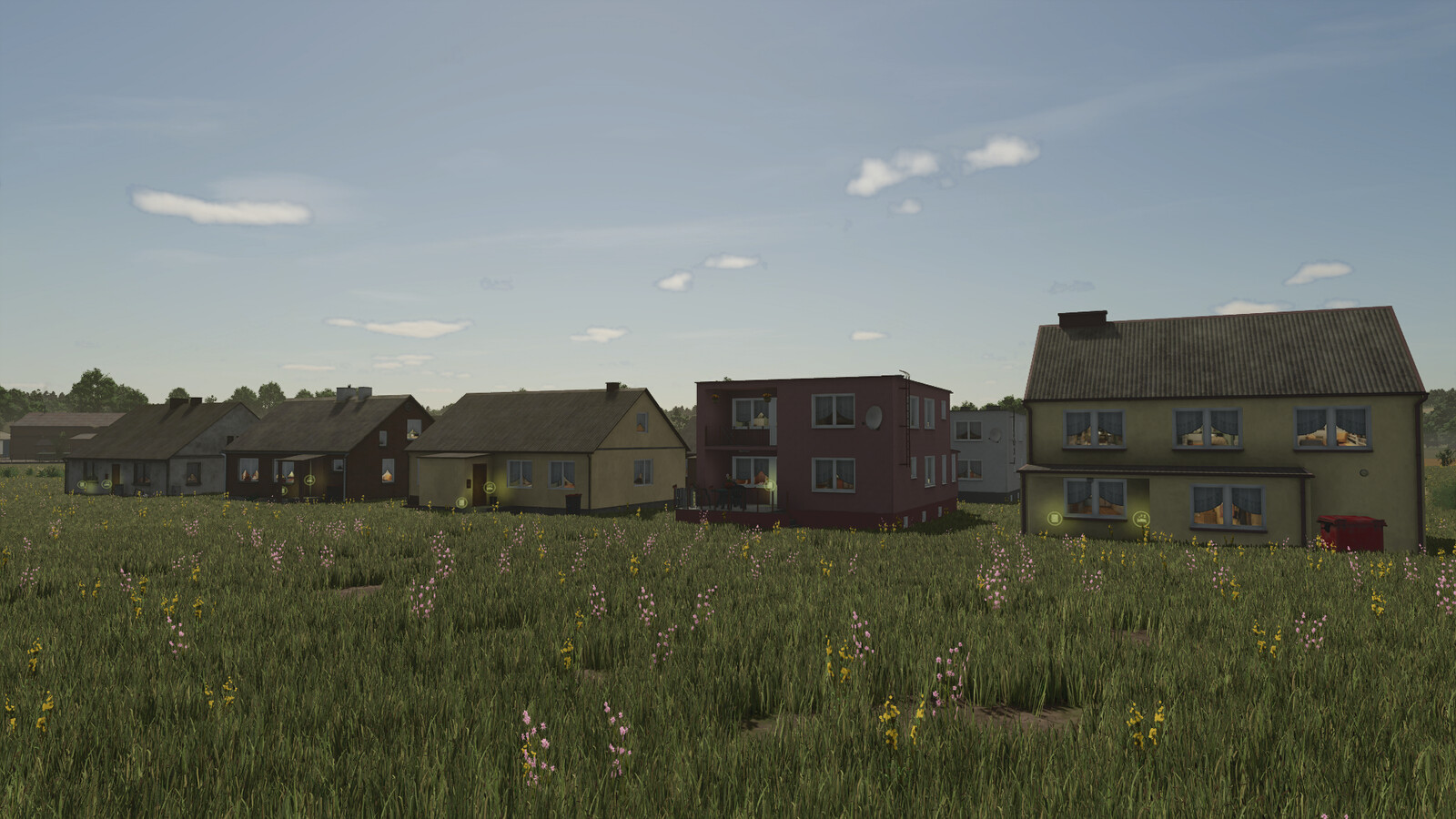Select the interaction icon at the brown house door
1456x819 pixels.
283,490
